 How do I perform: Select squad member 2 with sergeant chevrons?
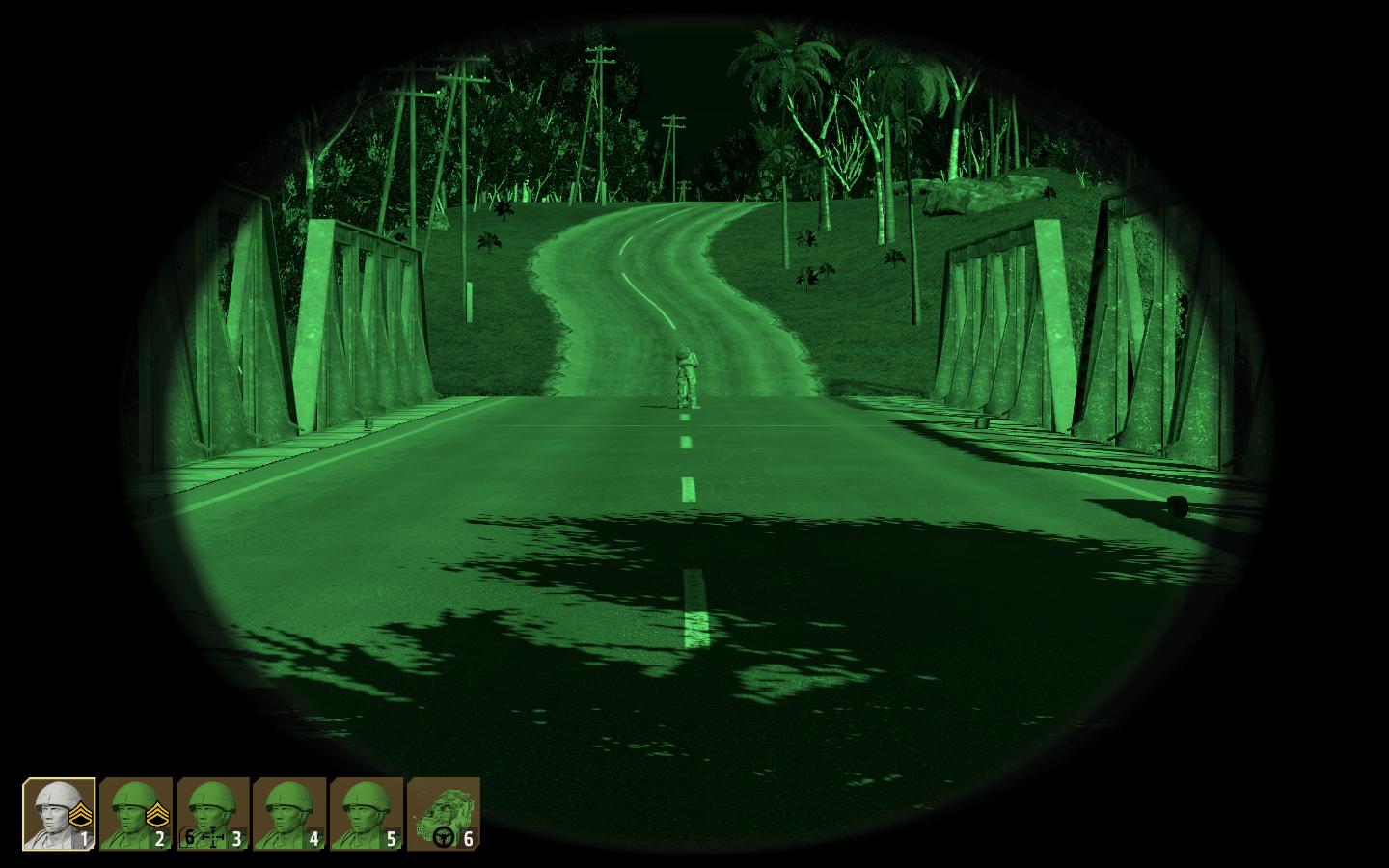(x=136, y=814)
